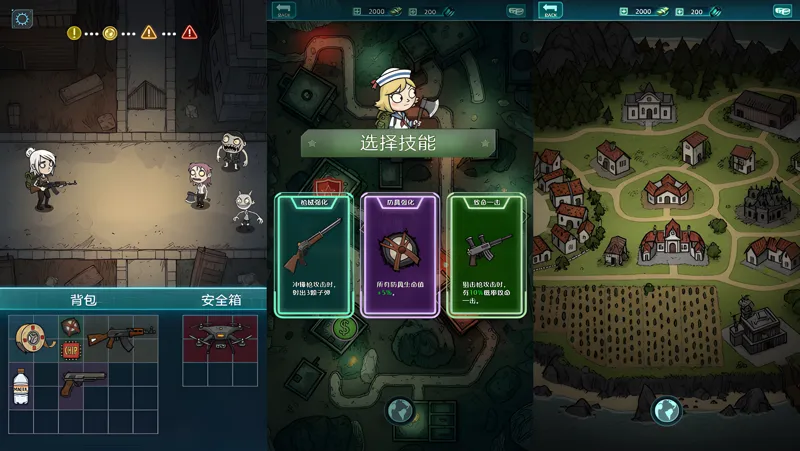The width and height of the screenshot is (800, 451).
Task: Select the drone in the safe box
Action: coord(220,337)
